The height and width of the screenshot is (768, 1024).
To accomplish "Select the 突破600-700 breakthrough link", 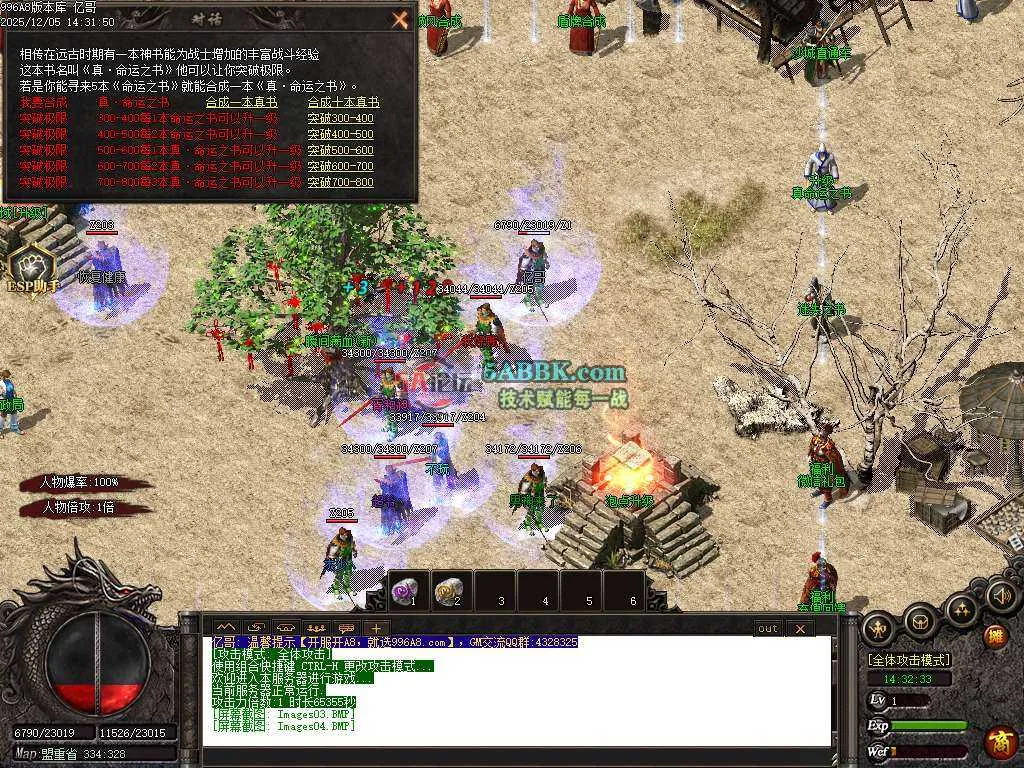I will 340,166.
